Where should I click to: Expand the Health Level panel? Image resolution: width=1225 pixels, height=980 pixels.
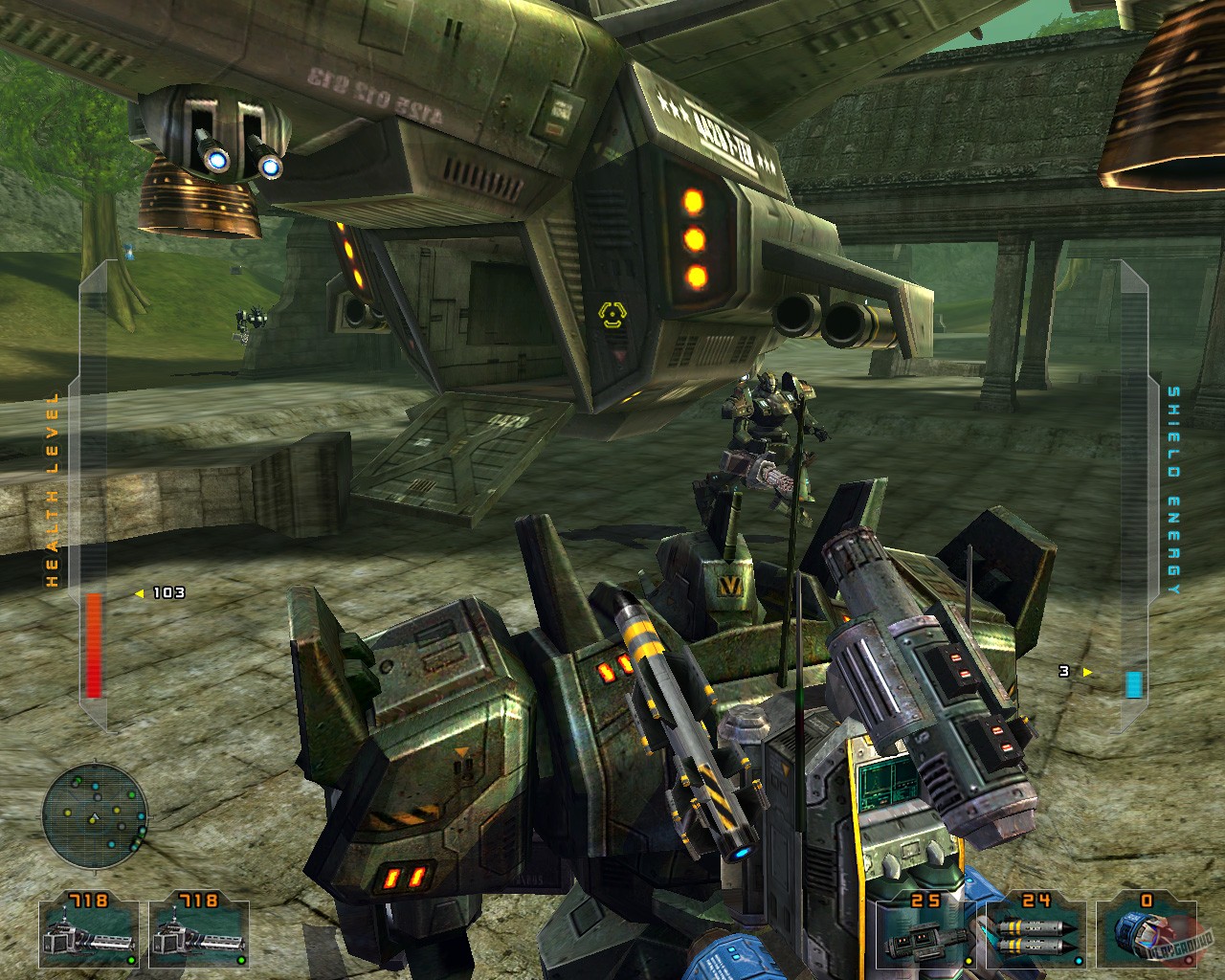click(93, 479)
